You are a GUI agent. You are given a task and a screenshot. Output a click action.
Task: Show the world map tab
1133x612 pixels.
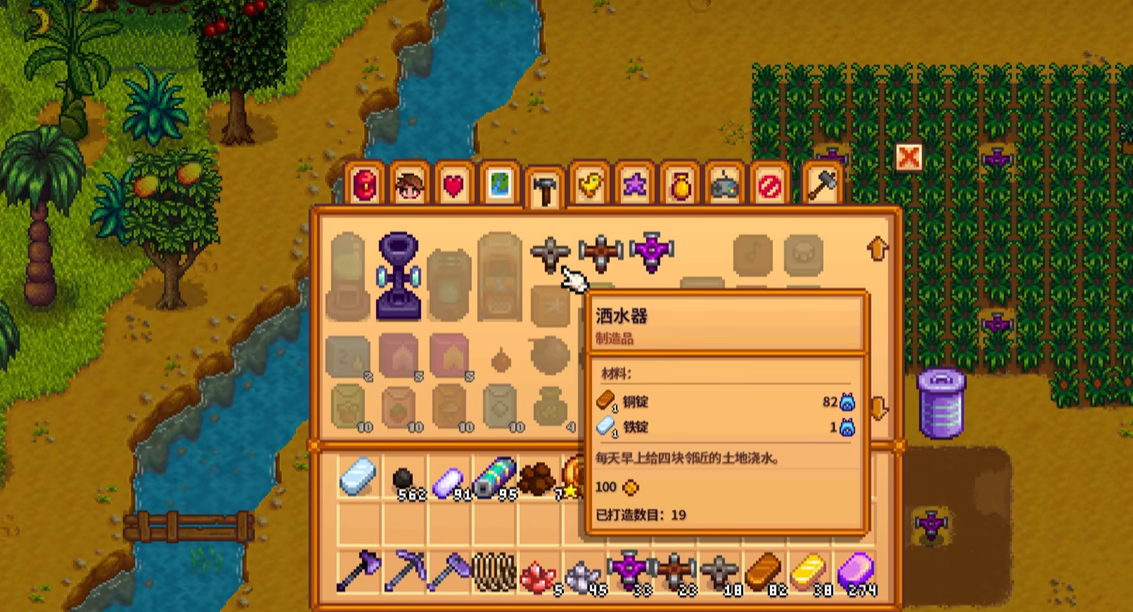tap(500, 186)
